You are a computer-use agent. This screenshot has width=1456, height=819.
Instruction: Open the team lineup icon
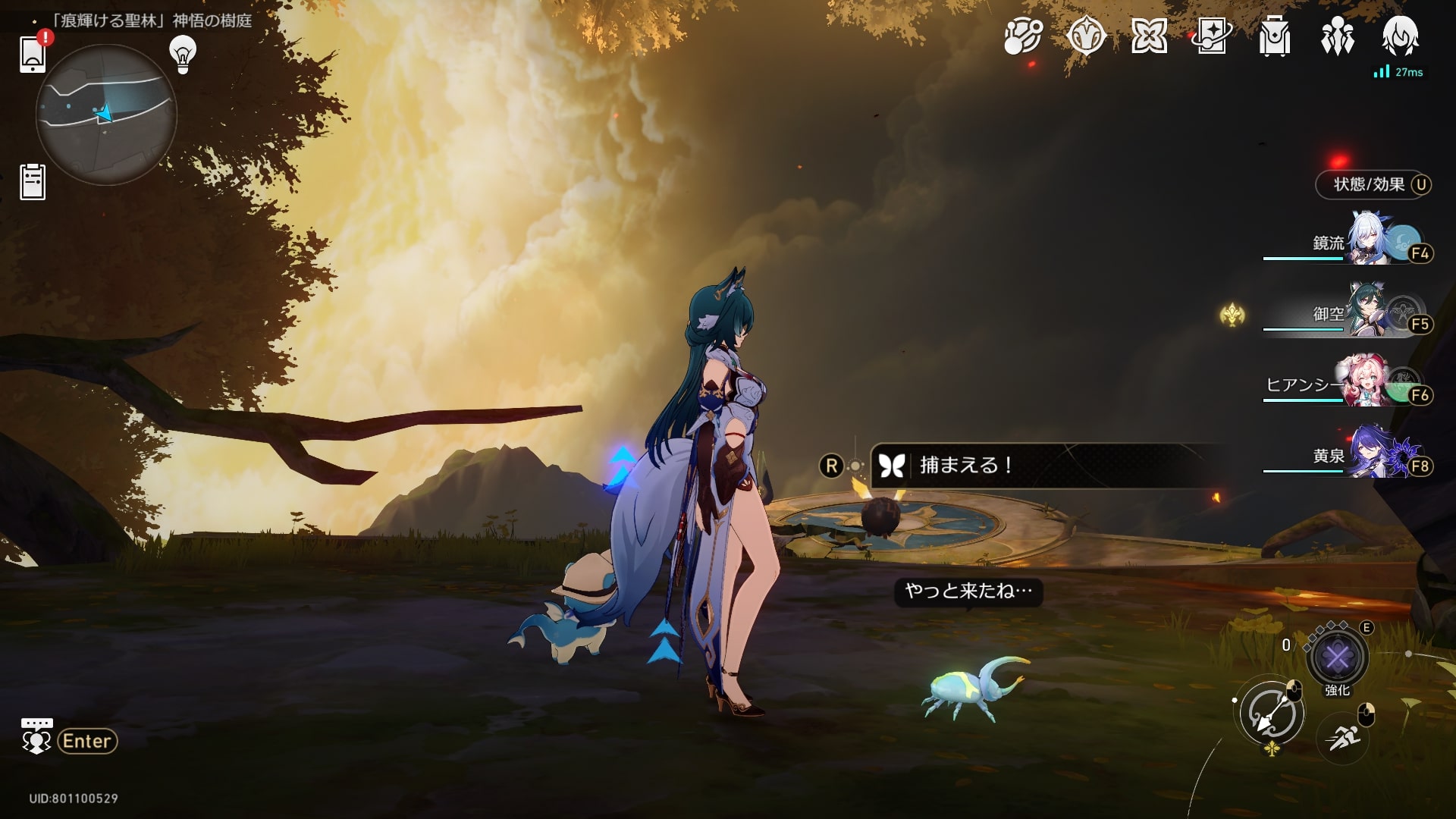[1337, 36]
